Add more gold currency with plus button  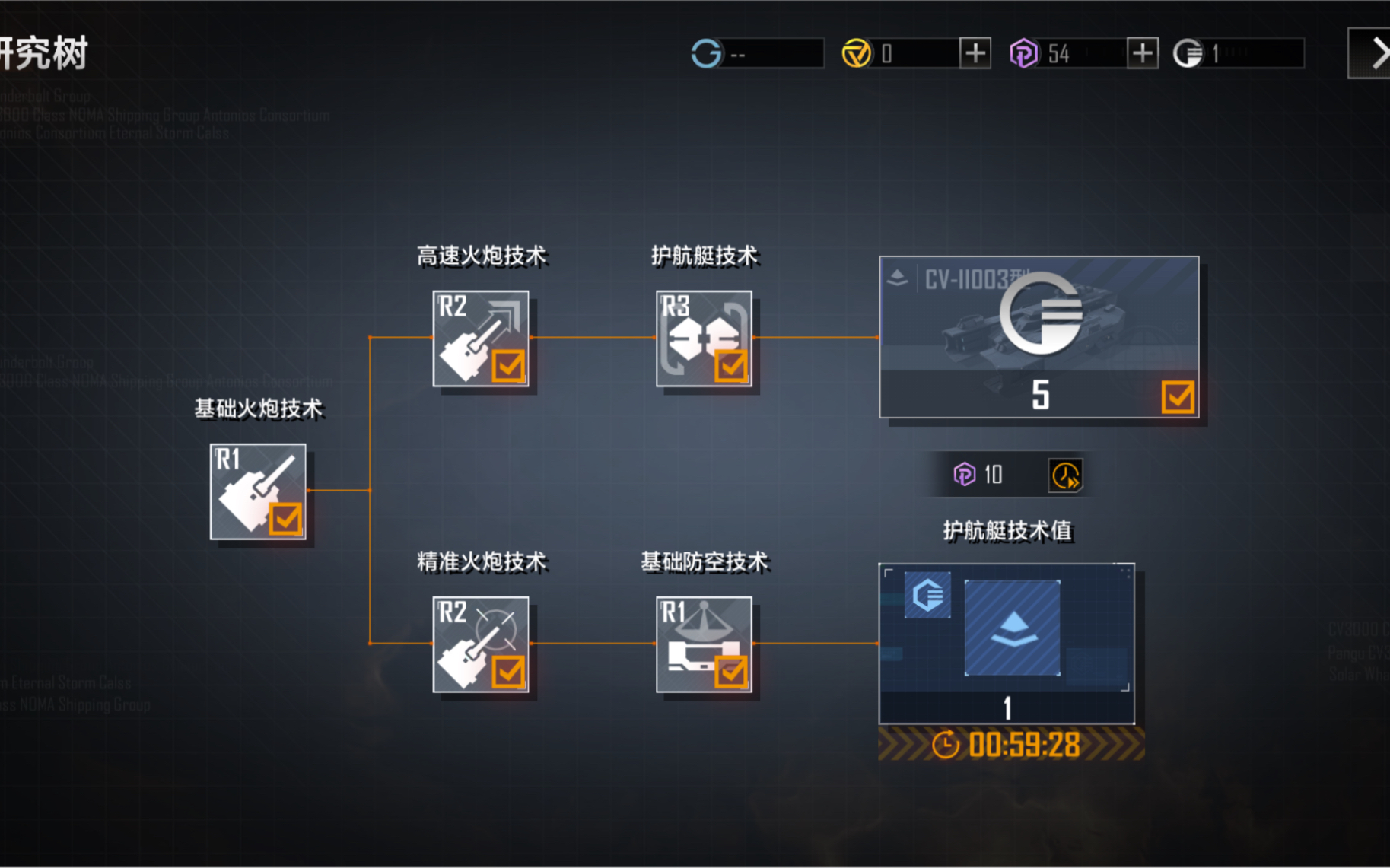coord(975,53)
